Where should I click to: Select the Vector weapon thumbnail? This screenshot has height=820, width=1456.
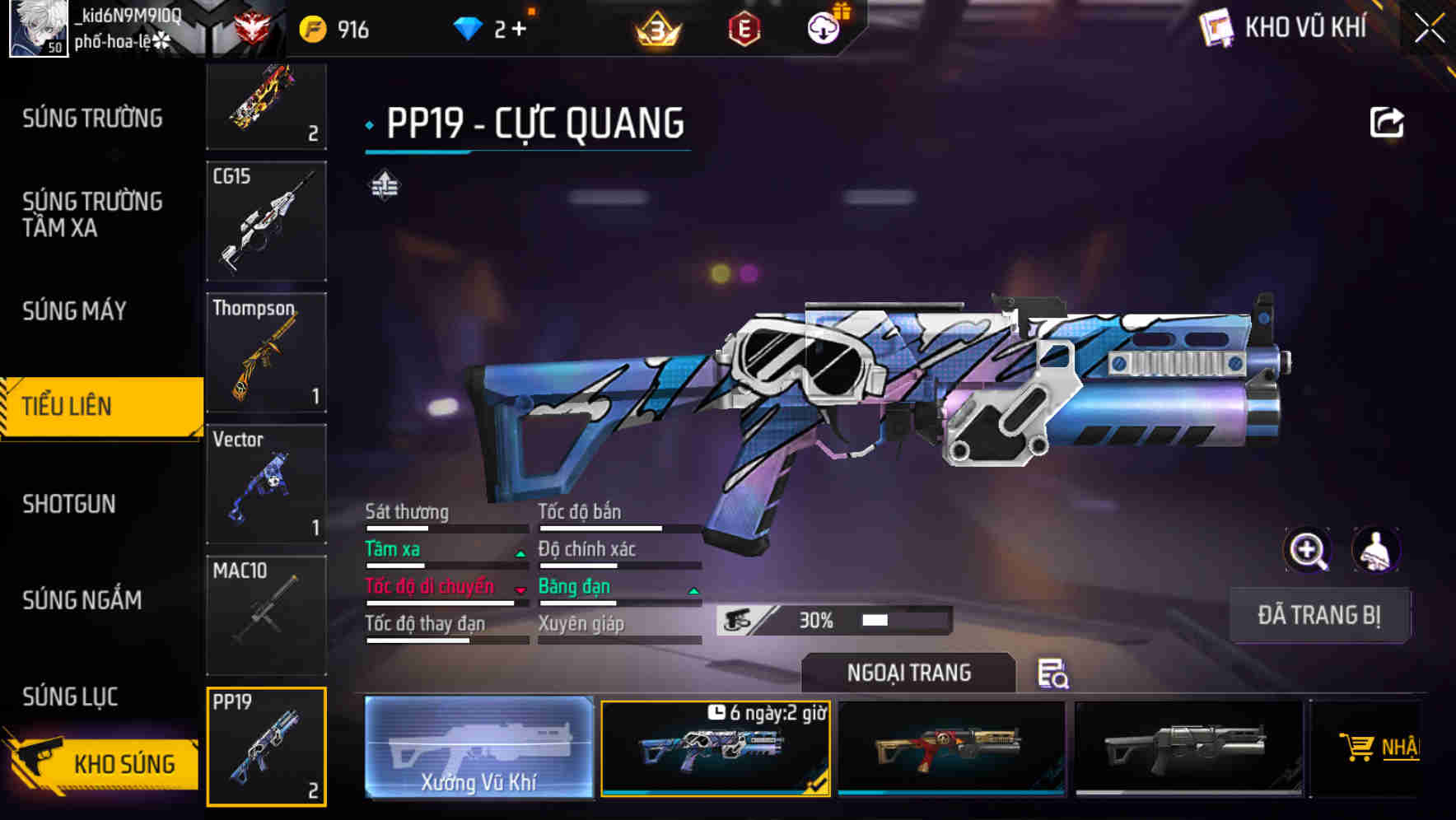(266, 483)
